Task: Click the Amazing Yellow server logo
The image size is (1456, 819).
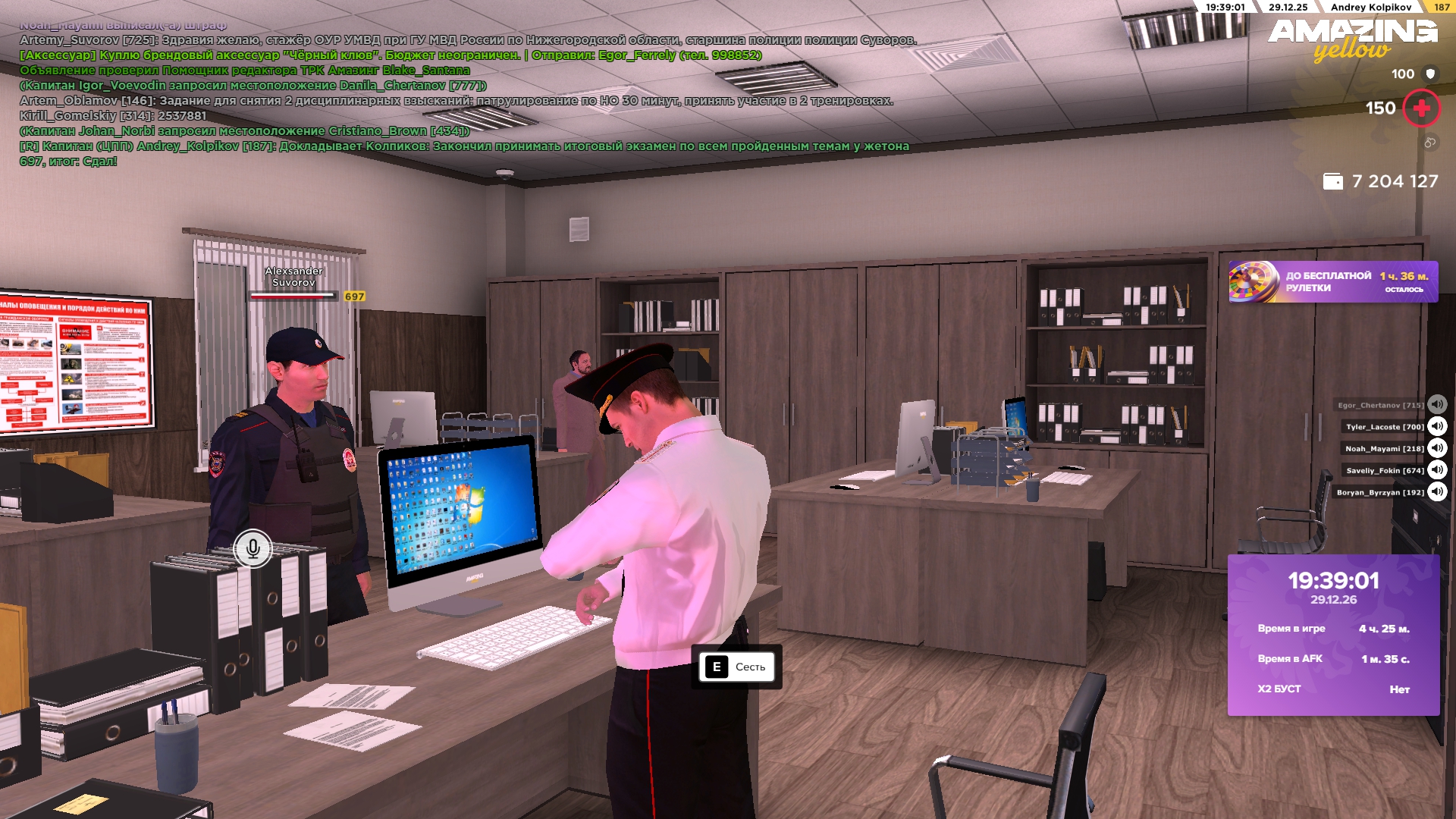Action: coord(1352,39)
